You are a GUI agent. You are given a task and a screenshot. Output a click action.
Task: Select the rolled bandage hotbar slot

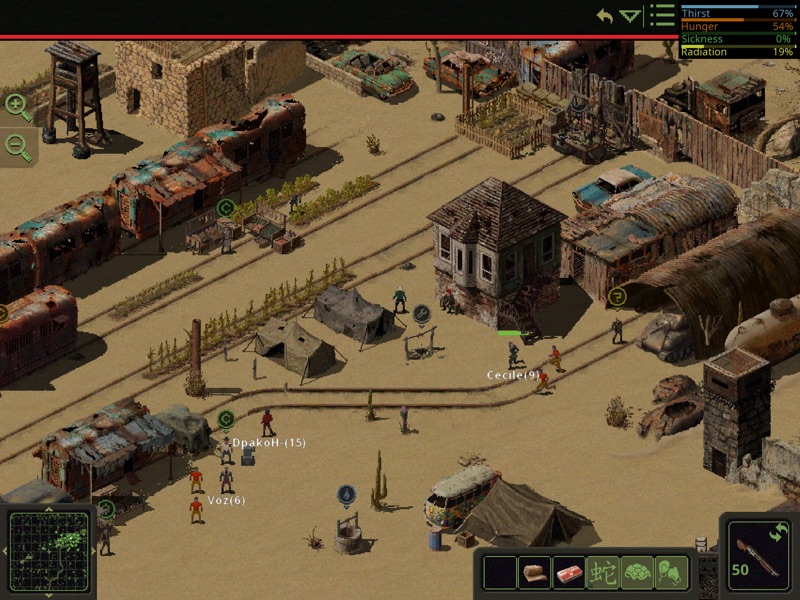[535, 572]
